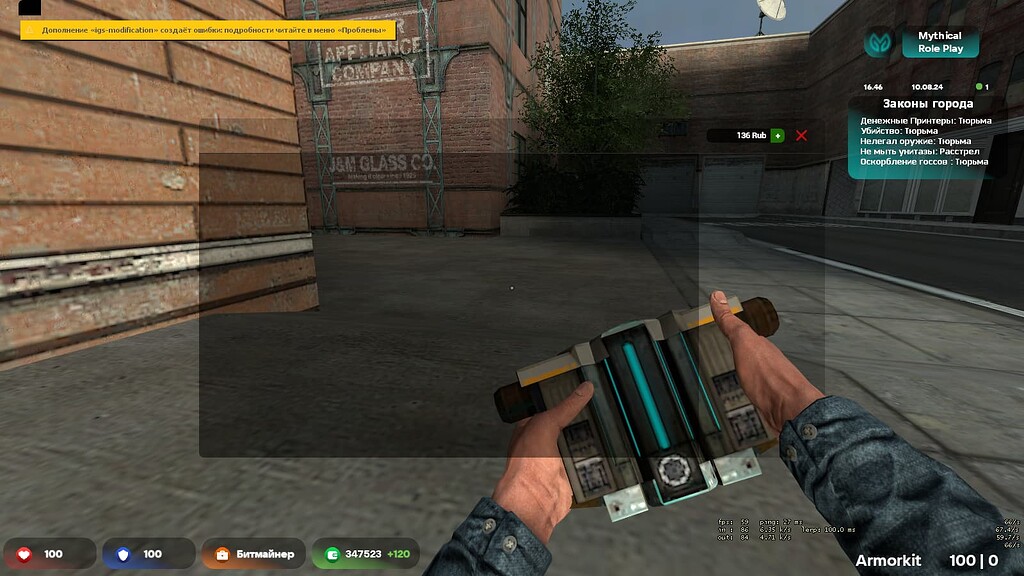Add rubles with the green plus button
This screenshot has height=576, width=1024.
pos(777,135)
